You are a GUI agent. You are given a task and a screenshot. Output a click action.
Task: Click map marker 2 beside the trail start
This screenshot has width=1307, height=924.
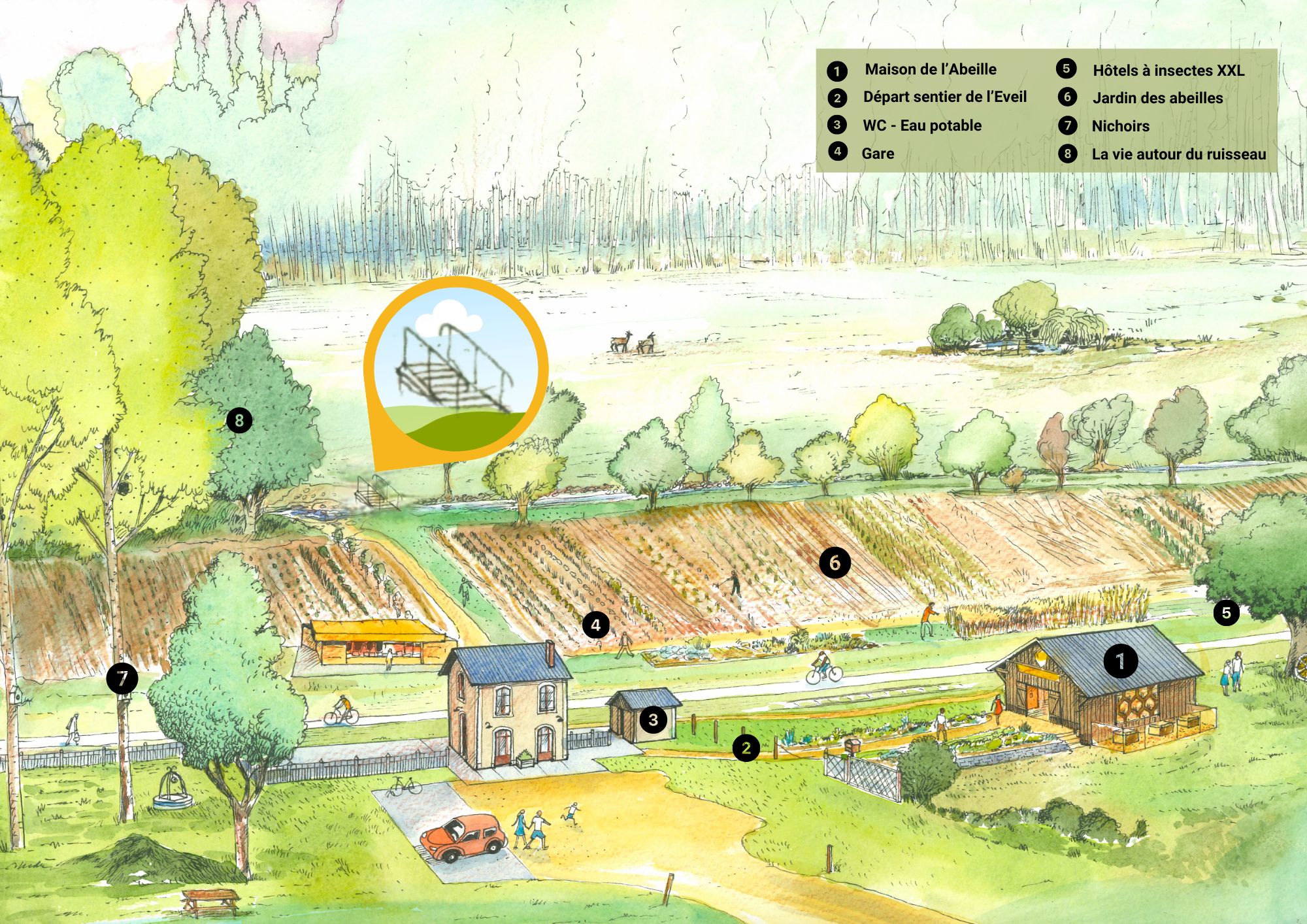746,748
